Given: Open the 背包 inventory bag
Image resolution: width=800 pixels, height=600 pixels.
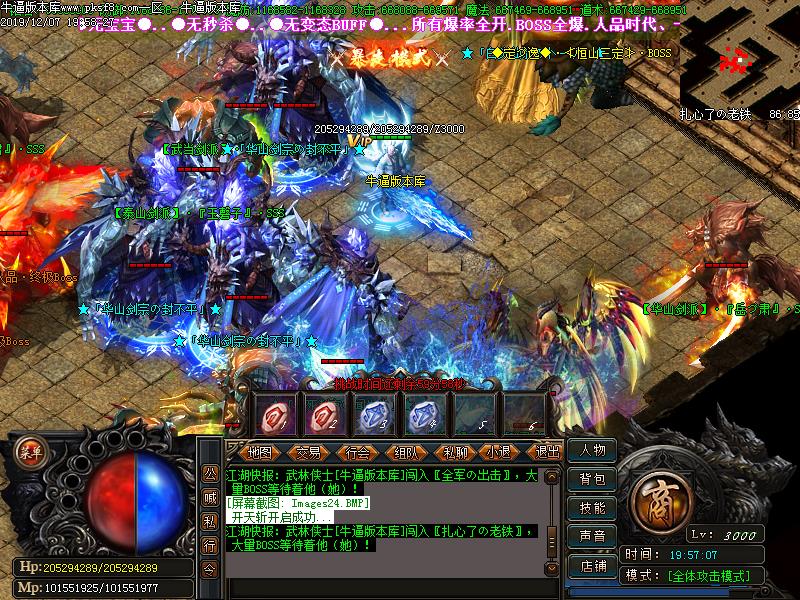Looking at the screenshot, I should [592, 480].
